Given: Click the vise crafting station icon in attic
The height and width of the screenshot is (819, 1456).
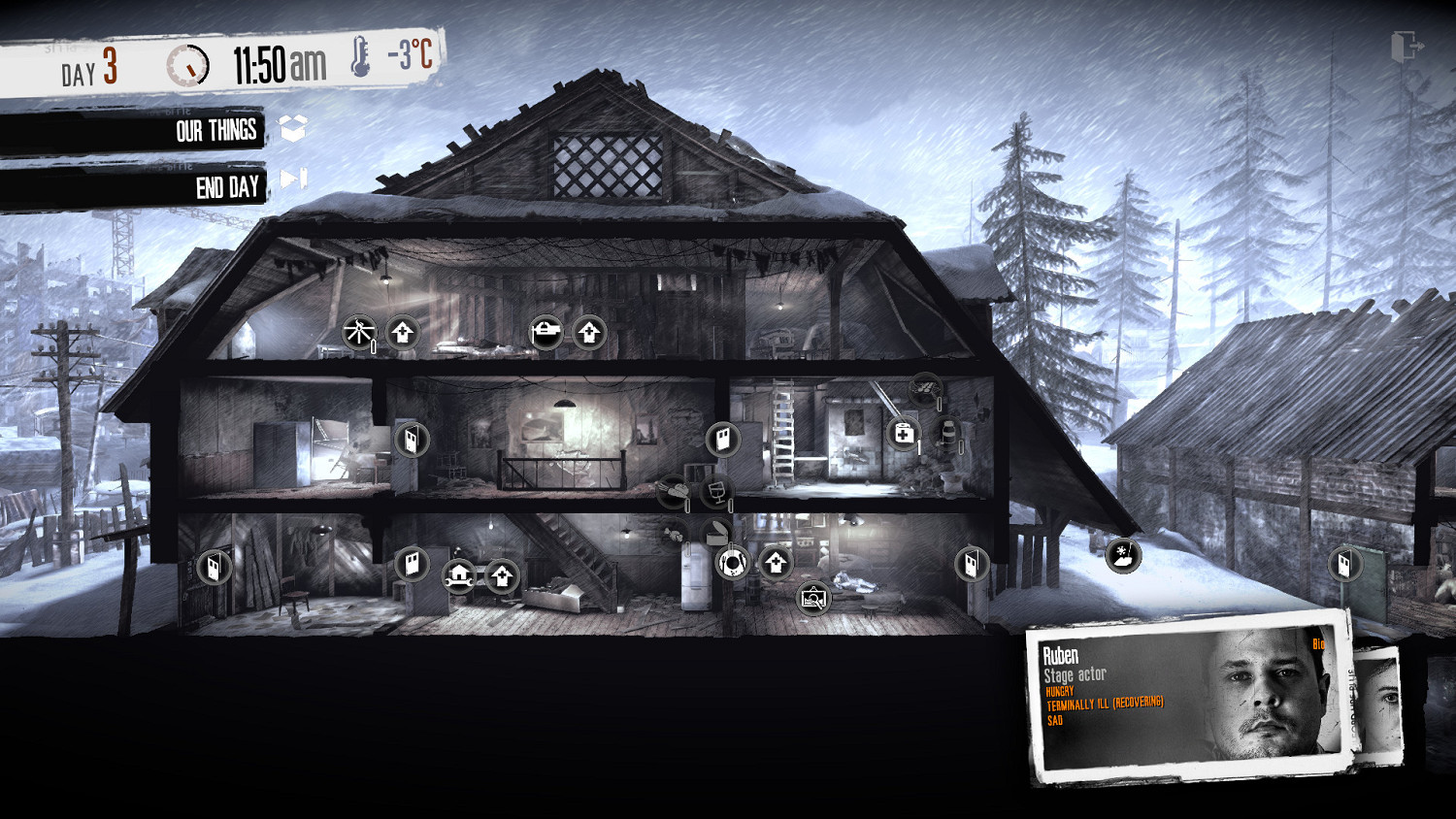Looking at the screenshot, I should coord(548,332).
